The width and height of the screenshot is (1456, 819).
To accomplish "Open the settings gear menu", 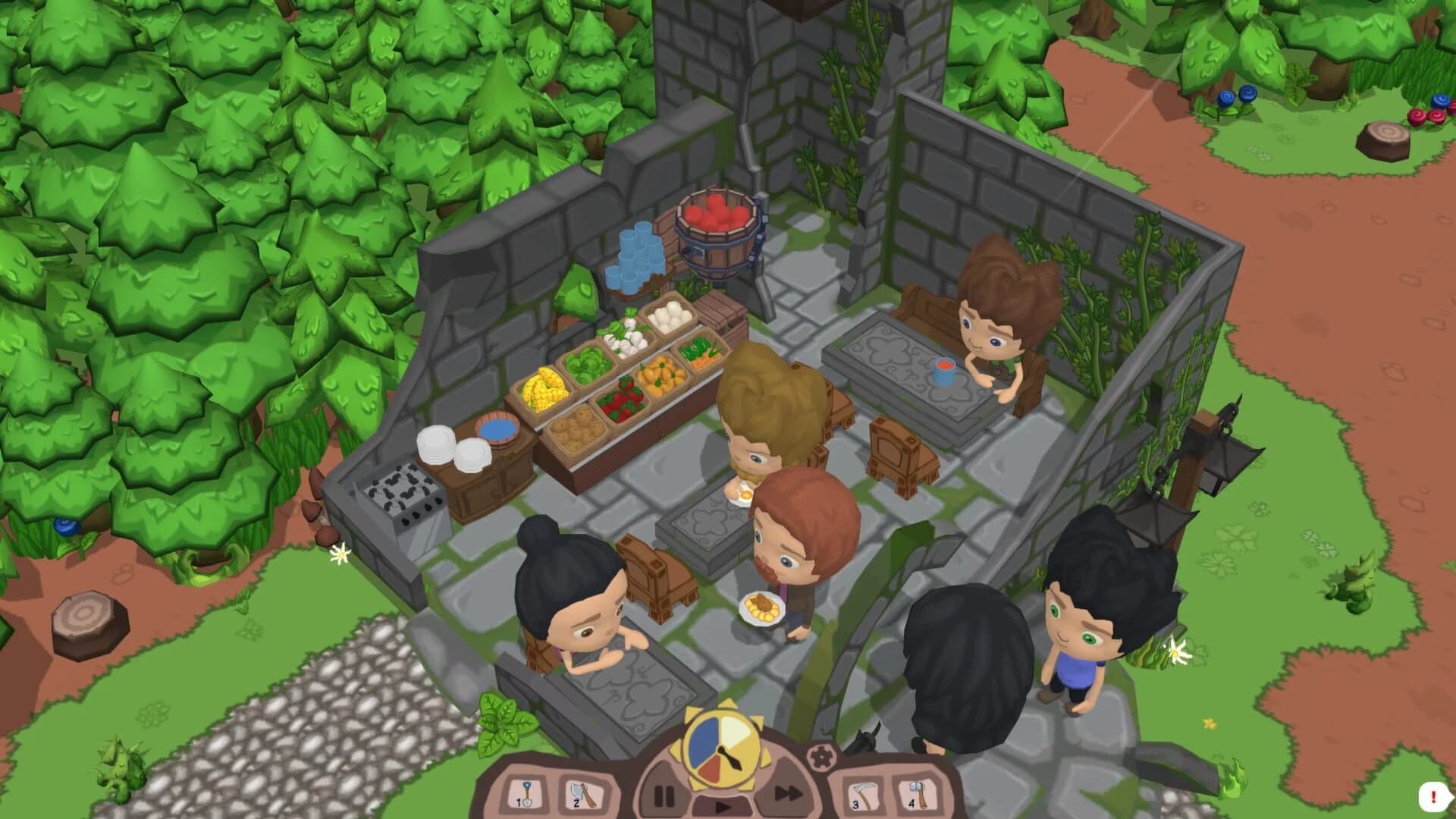I will (823, 756).
